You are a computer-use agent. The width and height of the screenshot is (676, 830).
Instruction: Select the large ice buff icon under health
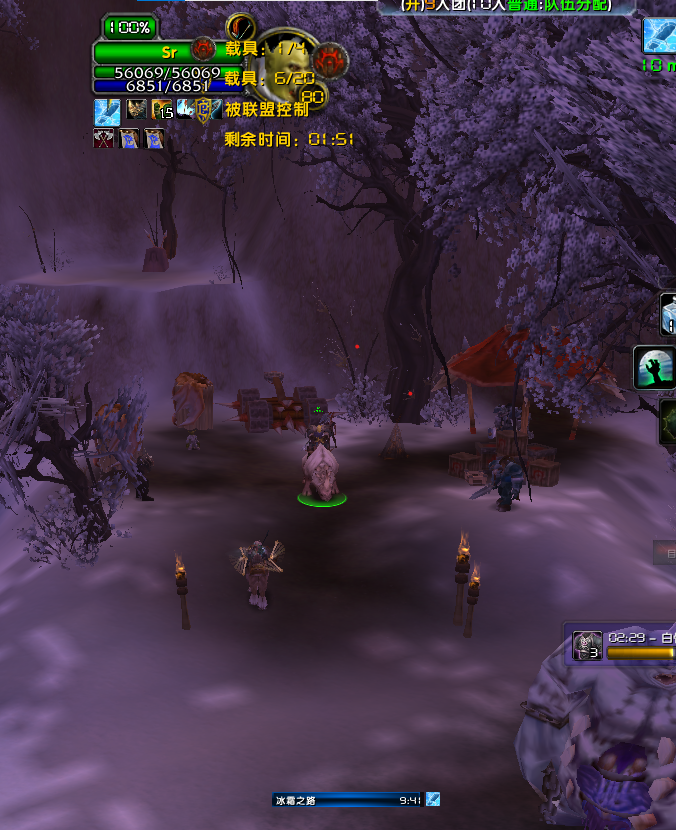107,111
